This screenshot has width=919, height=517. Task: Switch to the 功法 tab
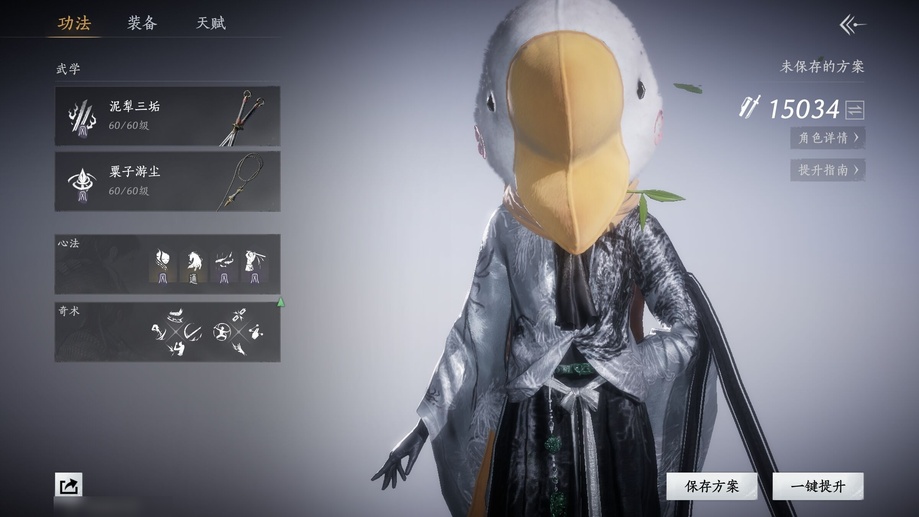(74, 23)
